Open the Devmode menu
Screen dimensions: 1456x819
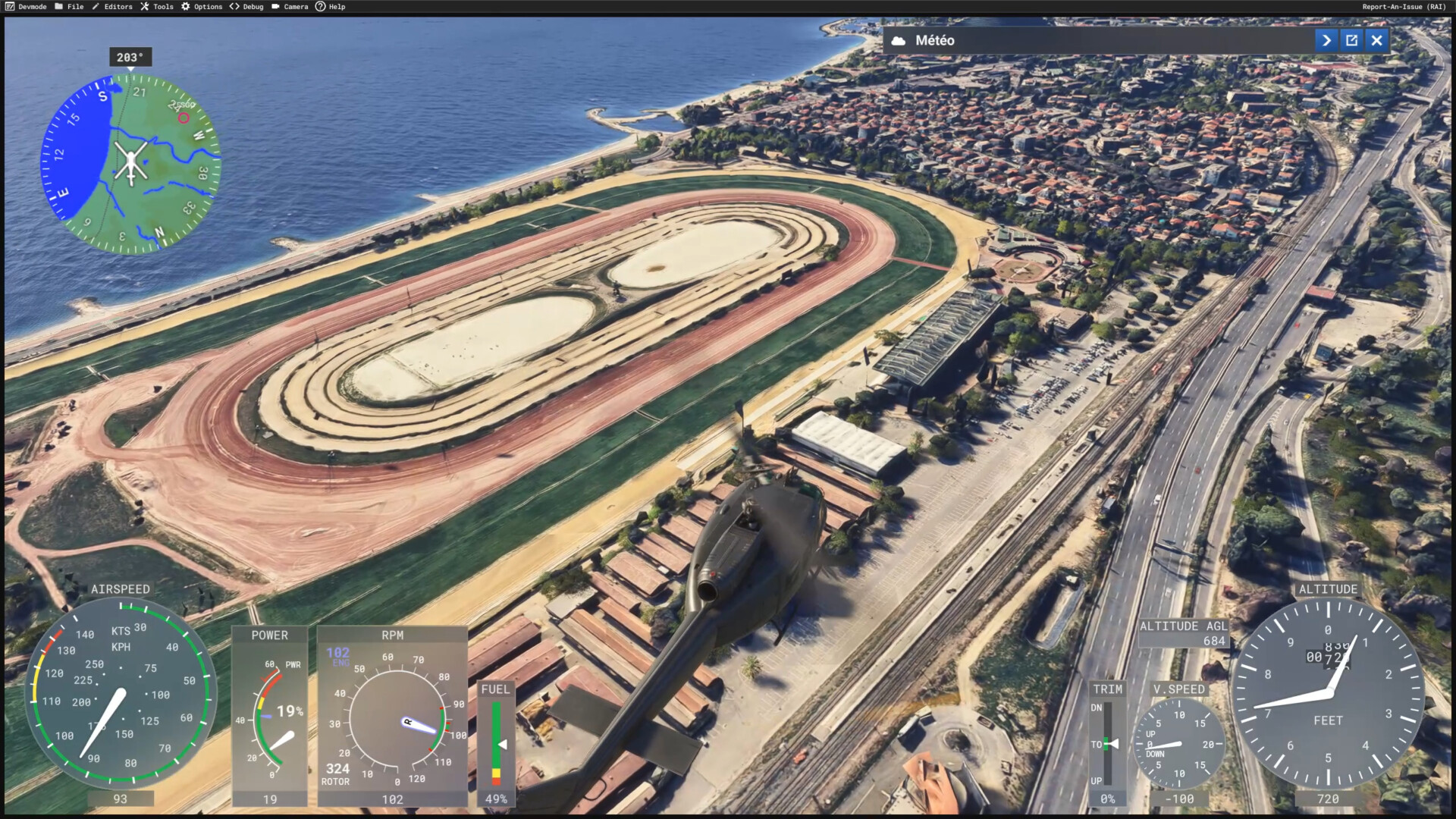(26, 7)
